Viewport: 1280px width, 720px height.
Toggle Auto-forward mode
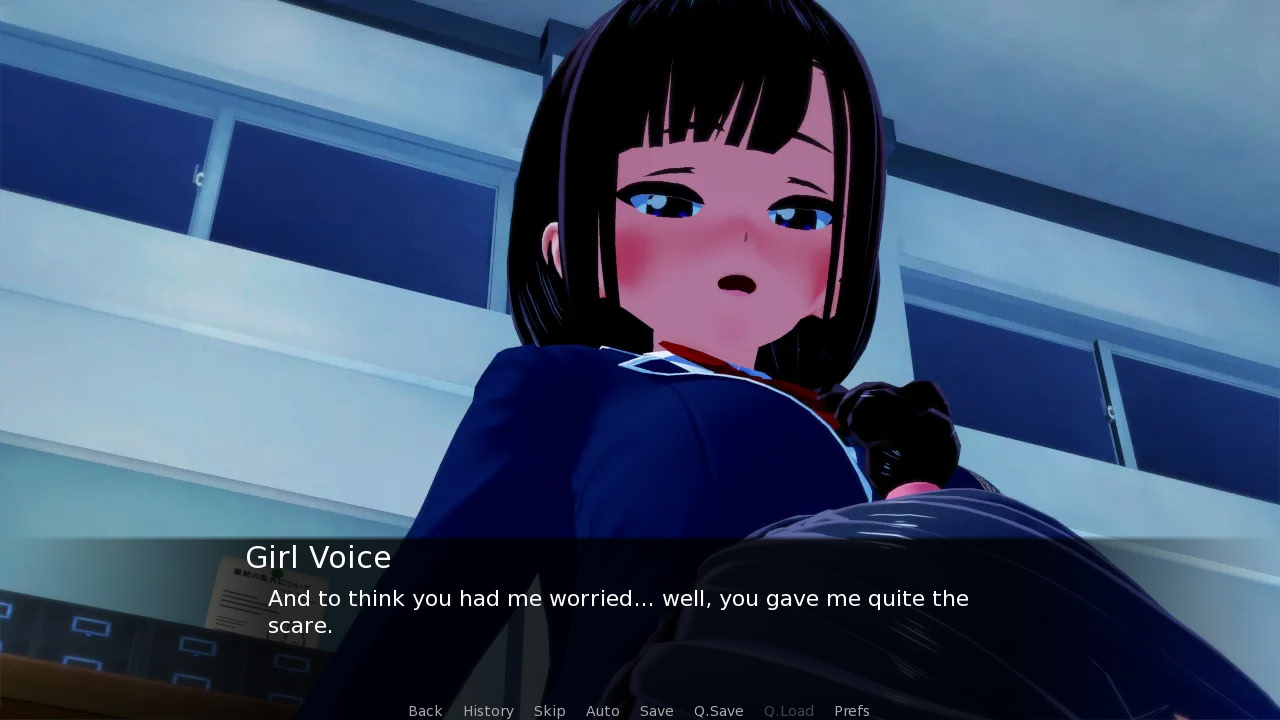pyautogui.click(x=602, y=710)
